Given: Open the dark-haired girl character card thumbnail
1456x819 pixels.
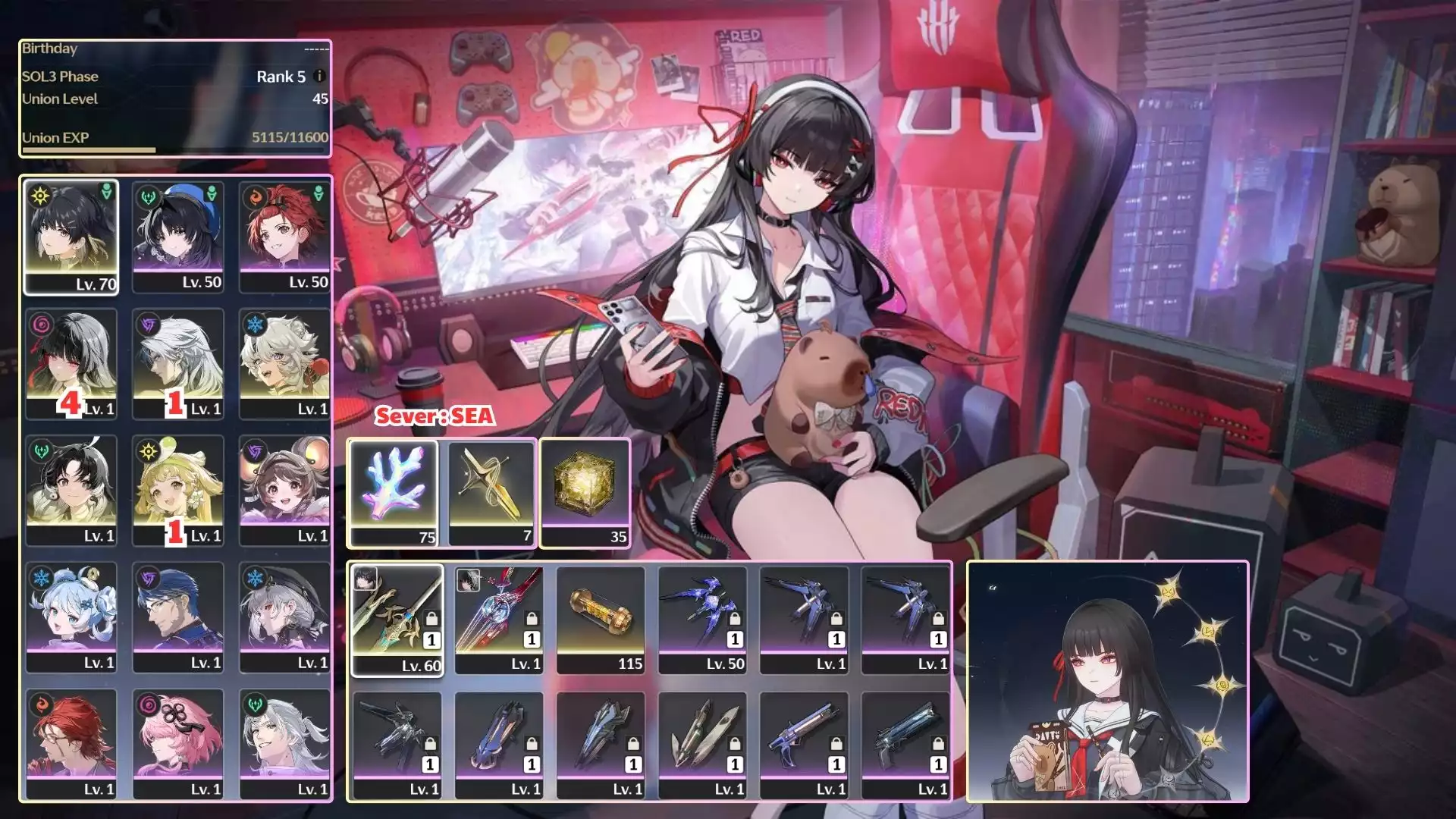Looking at the screenshot, I should 1107,681.
